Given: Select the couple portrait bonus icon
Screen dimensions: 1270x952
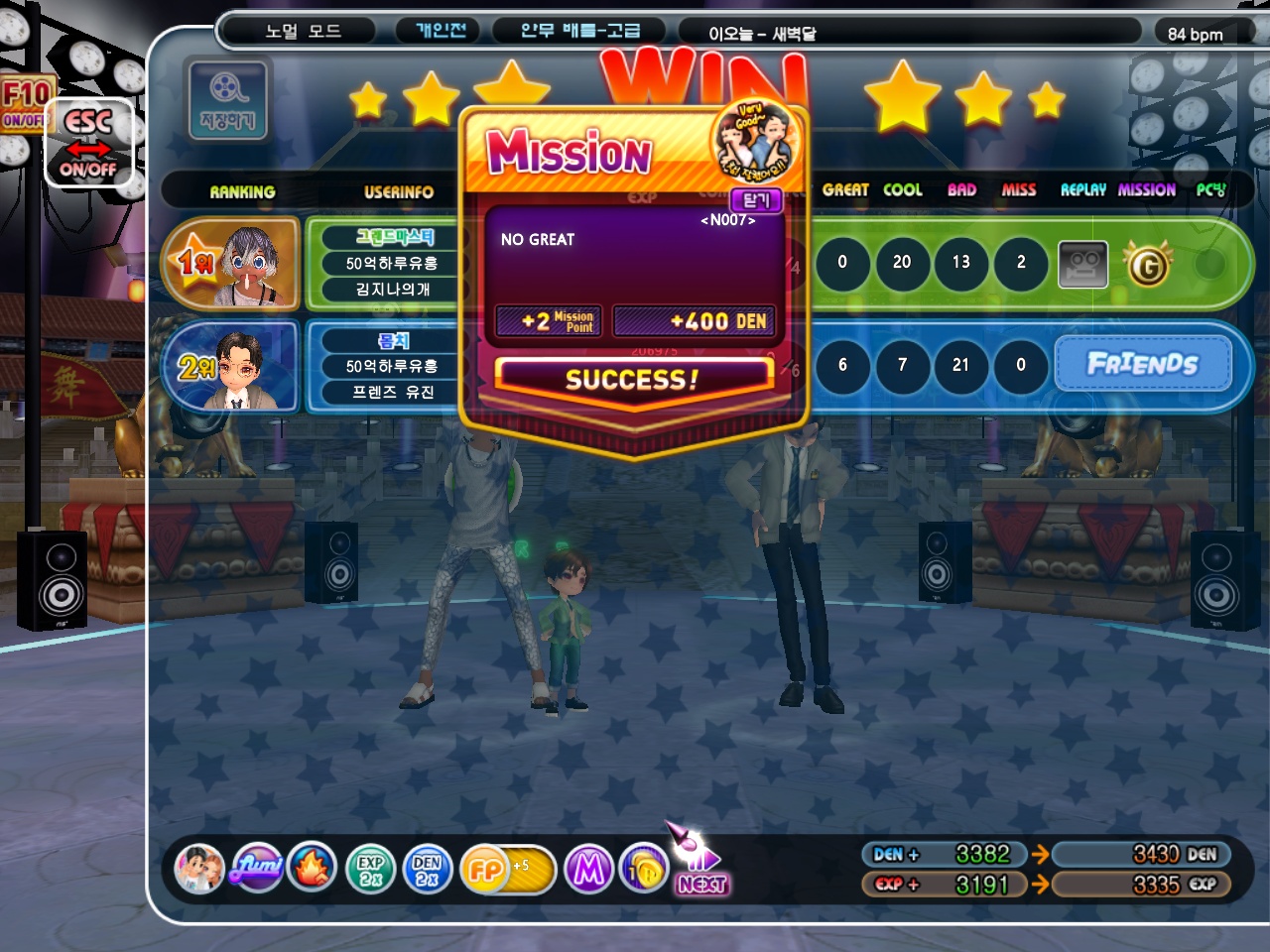Looking at the screenshot, I should (199, 869).
